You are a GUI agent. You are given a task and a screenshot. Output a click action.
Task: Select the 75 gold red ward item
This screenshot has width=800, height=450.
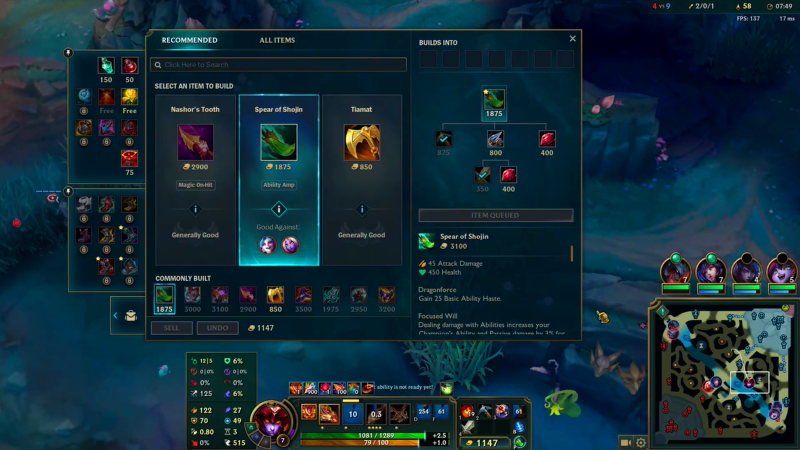129,158
